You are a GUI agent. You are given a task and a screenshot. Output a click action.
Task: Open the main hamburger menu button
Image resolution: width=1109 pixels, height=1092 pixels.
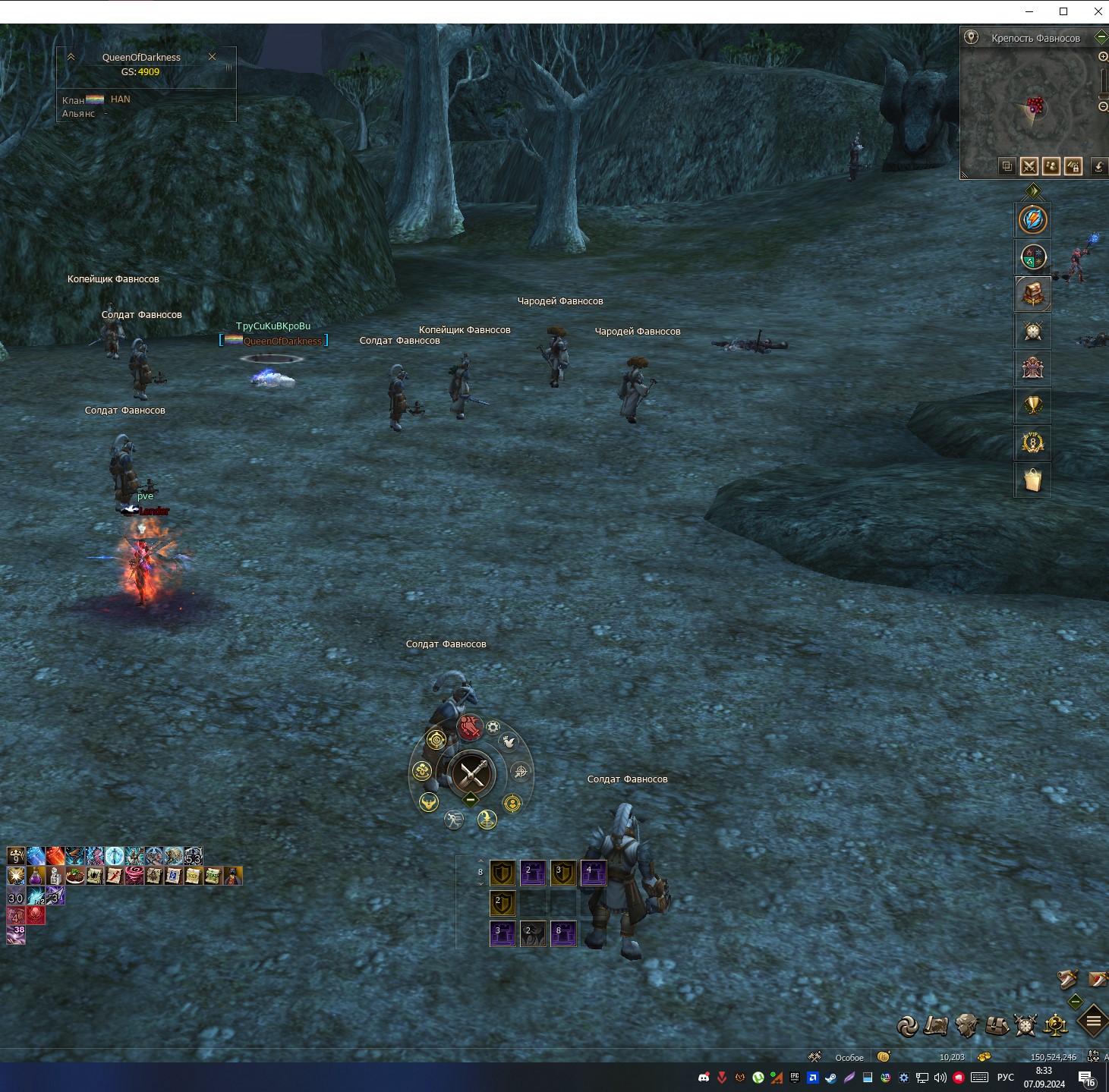(x=1093, y=1021)
